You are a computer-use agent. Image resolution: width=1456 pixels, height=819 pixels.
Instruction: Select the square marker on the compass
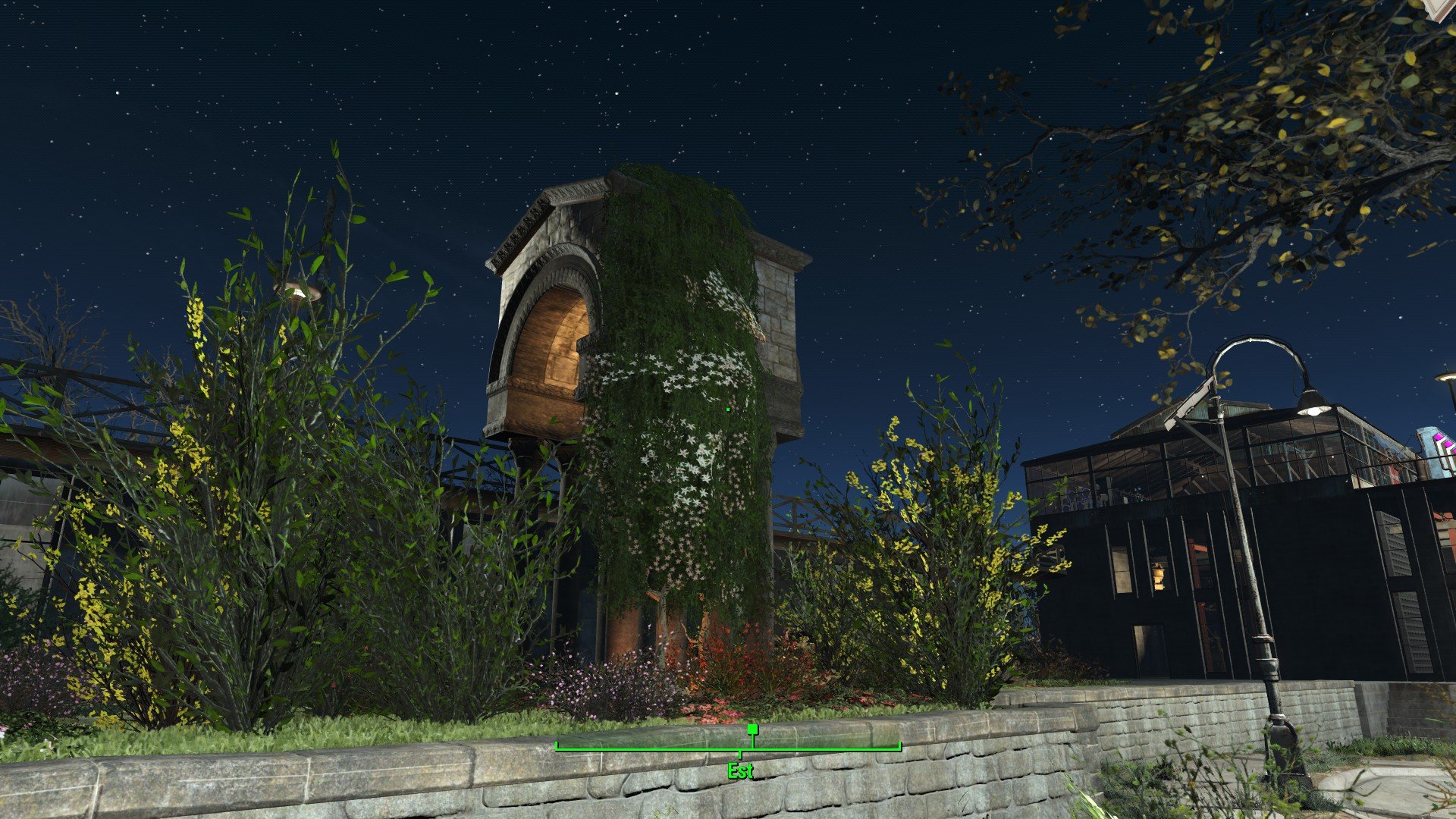[752, 729]
